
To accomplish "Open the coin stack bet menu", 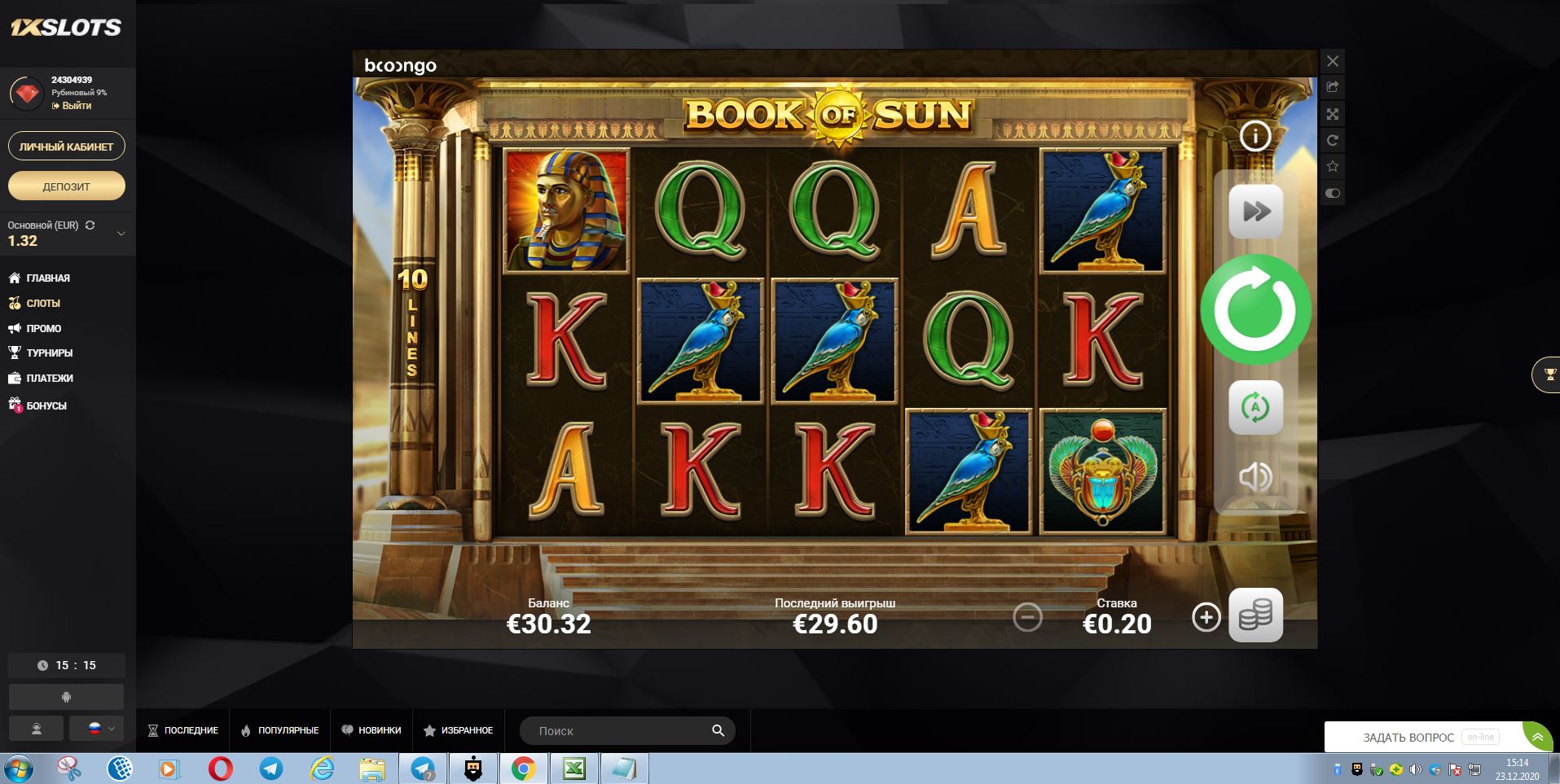I will pos(1255,615).
